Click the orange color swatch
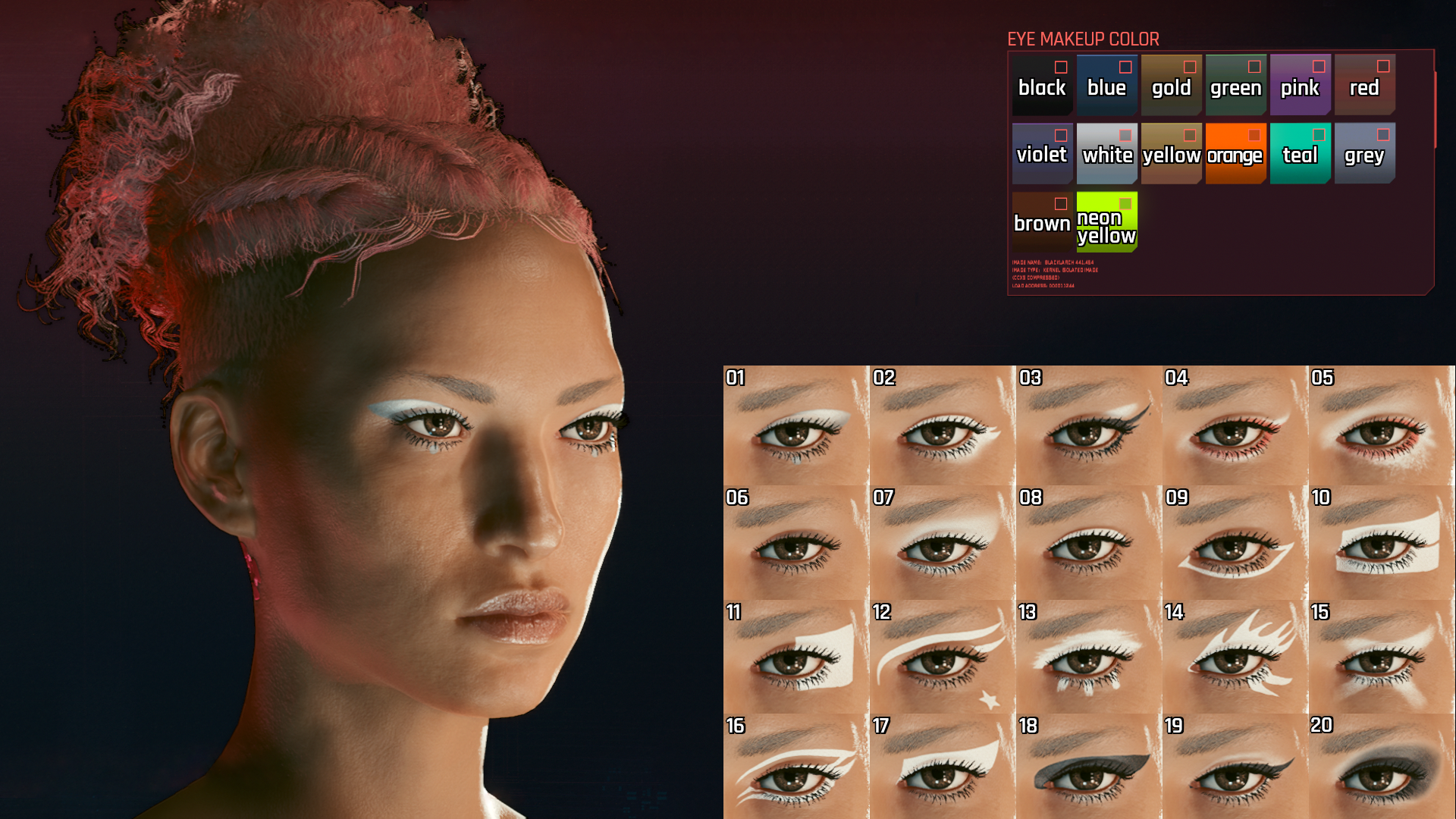The width and height of the screenshot is (1456, 819). point(1235,153)
